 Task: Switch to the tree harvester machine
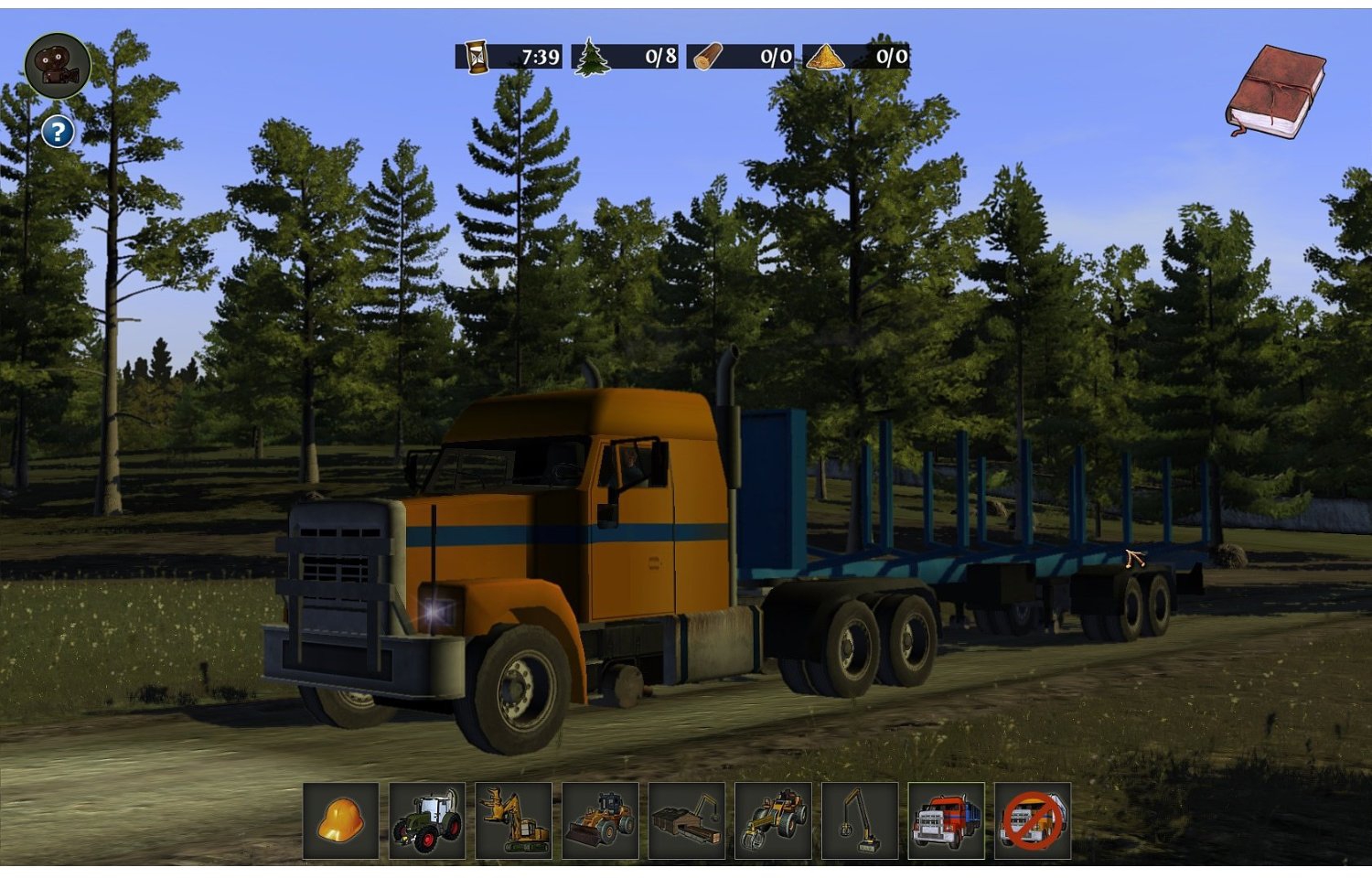click(x=512, y=822)
